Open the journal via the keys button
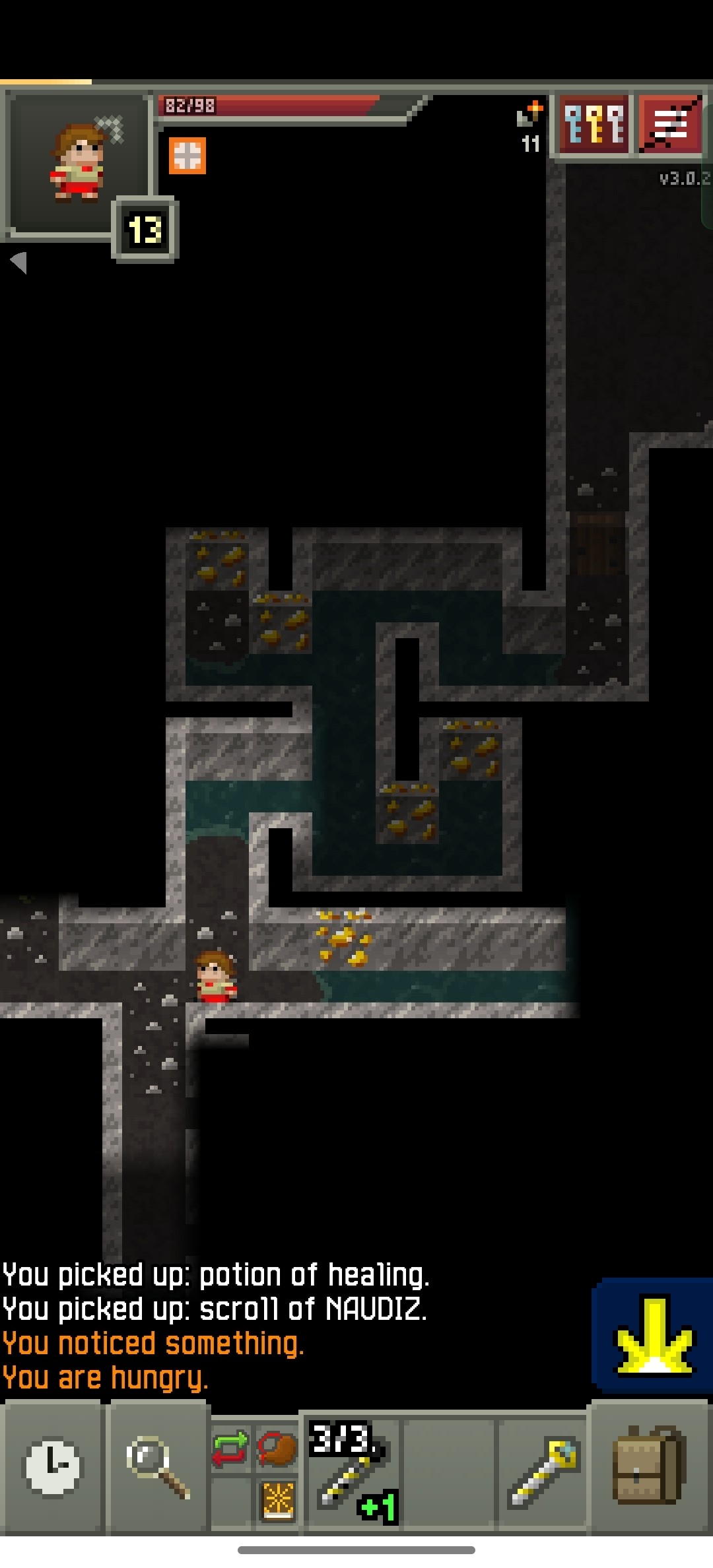The width and height of the screenshot is (713, 1568). coord(594,124)
